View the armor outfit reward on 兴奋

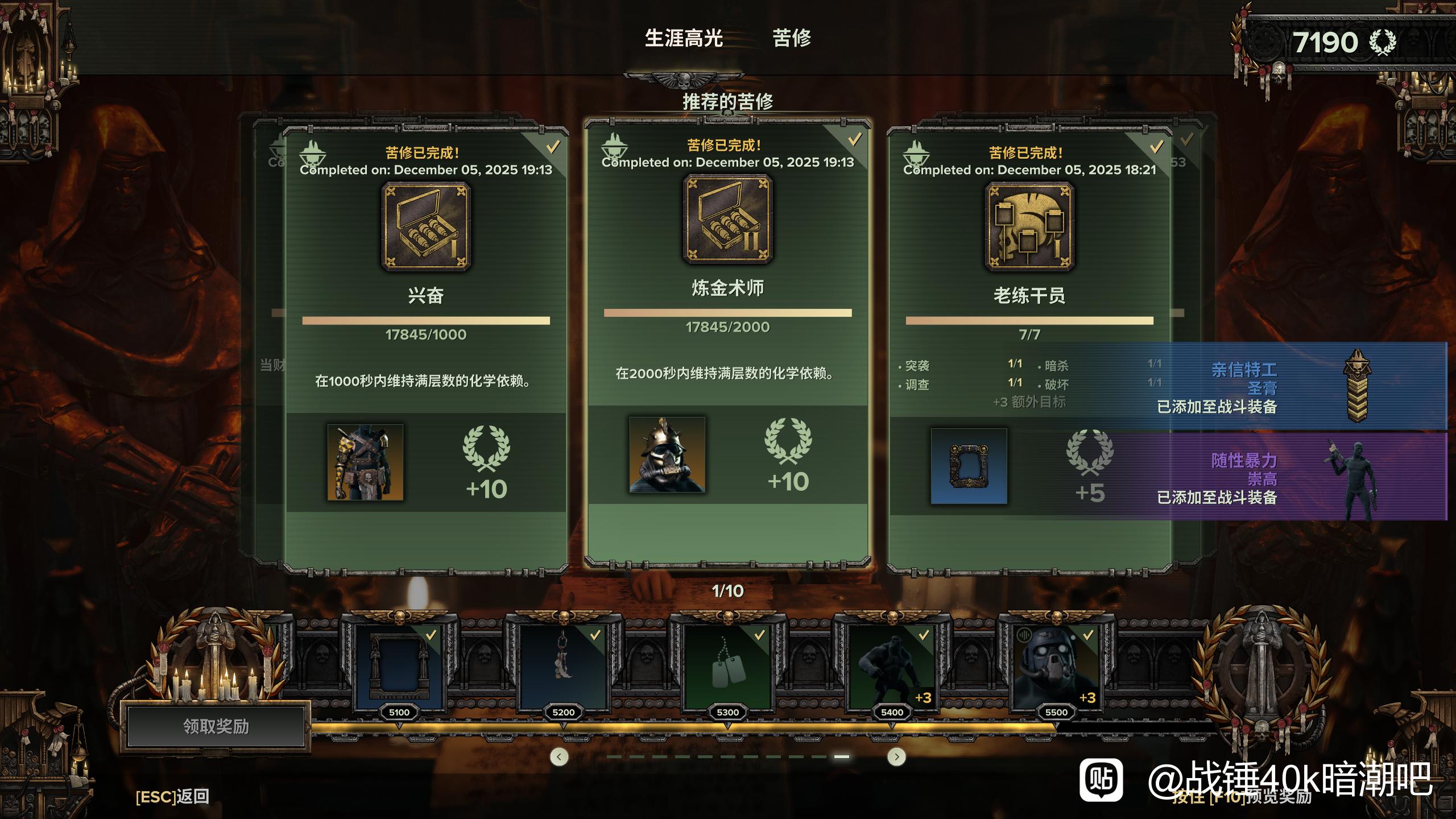click(x=365, y=462)
